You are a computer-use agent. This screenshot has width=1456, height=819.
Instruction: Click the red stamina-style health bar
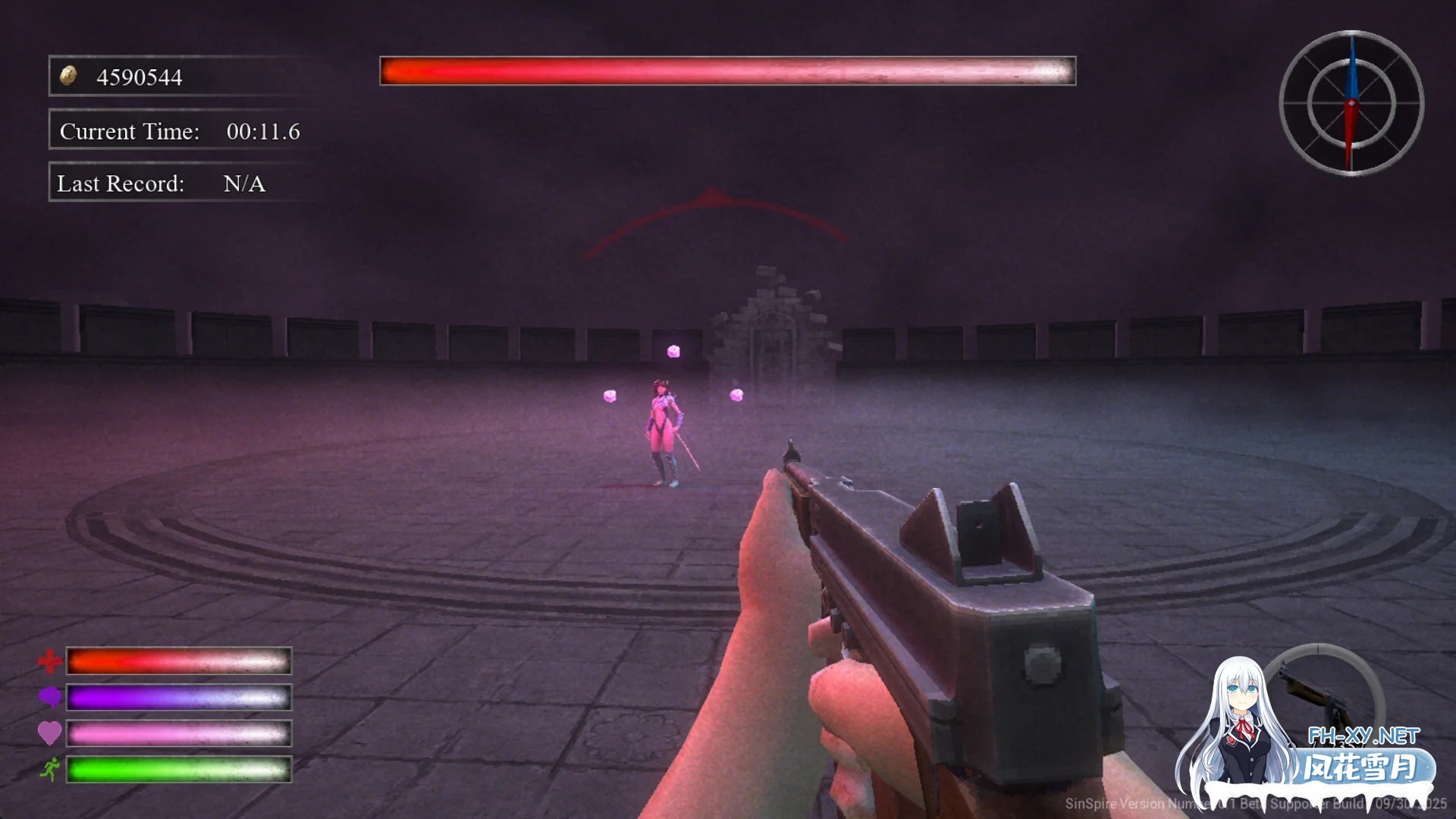[x=178, y=661]
